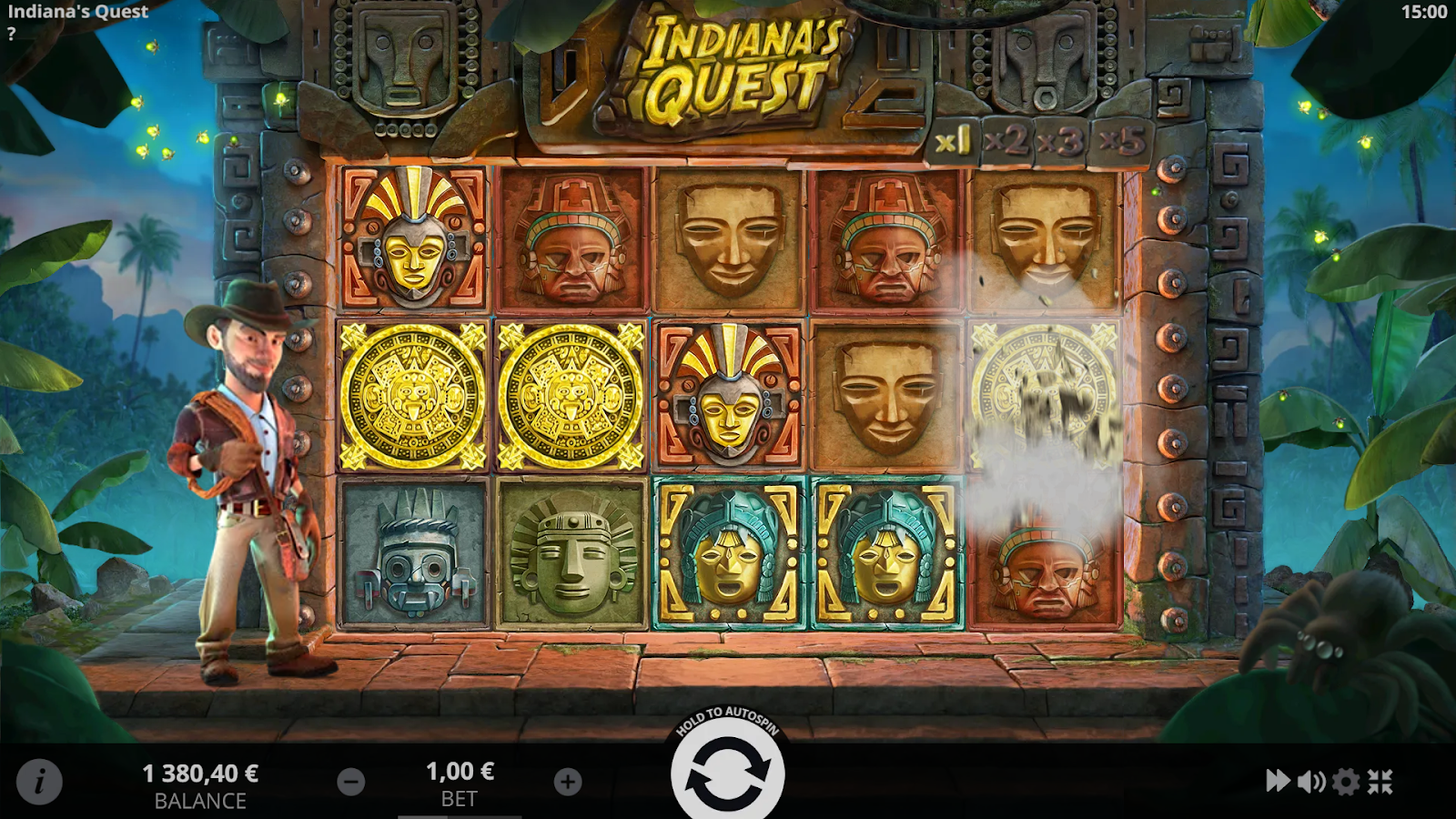Spin the reels with the circular arrow button

point(727,774)
